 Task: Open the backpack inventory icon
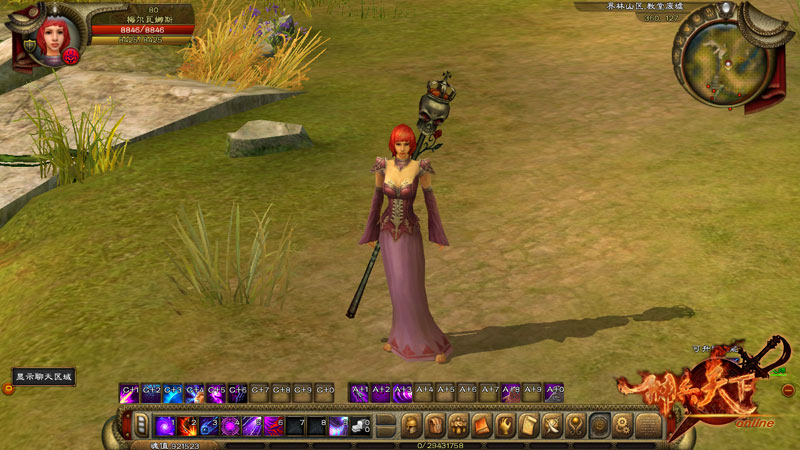coord(435,425)
